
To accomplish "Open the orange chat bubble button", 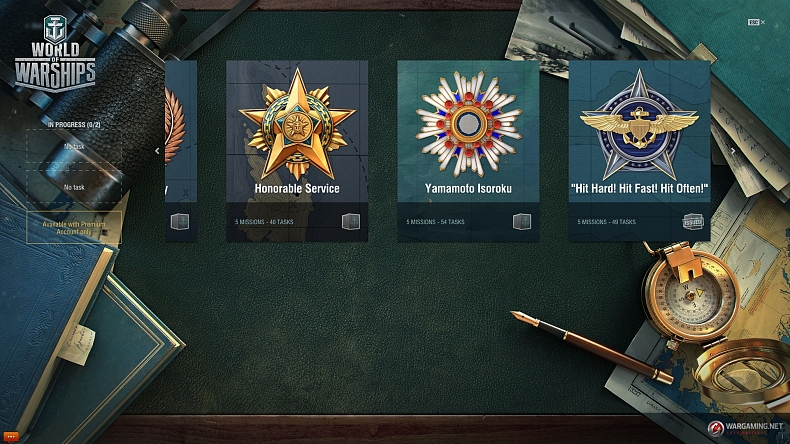I will pos(11,435).
